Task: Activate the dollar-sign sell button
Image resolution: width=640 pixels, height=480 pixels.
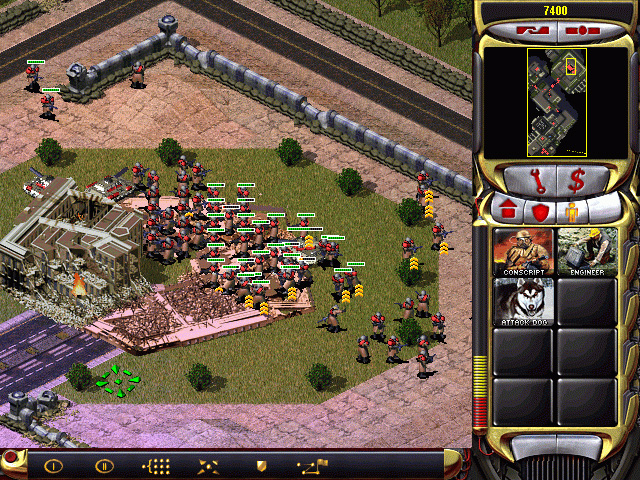Action: [x=577, y=181]
